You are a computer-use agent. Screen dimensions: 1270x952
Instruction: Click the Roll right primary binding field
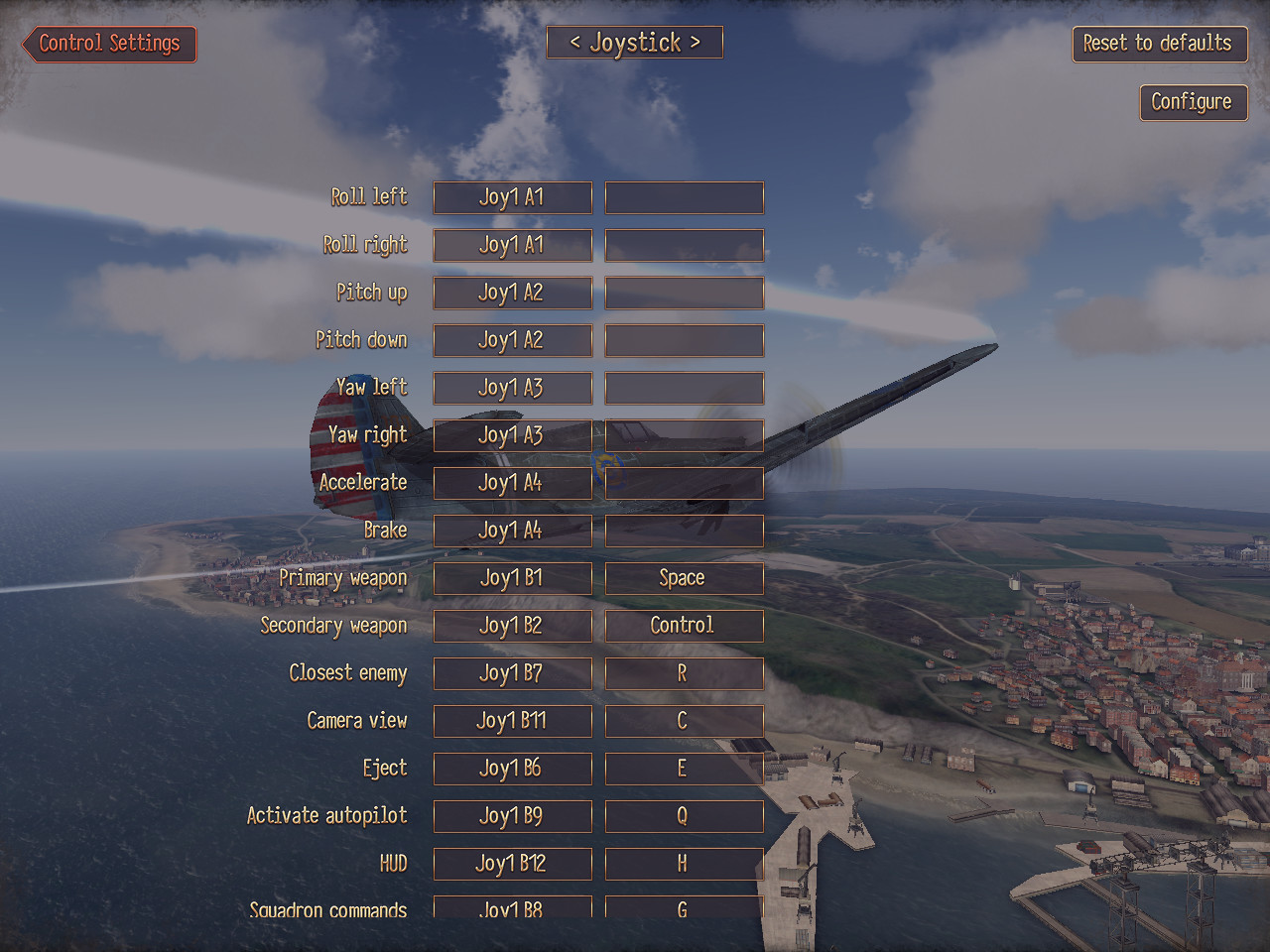click(512, 245)
